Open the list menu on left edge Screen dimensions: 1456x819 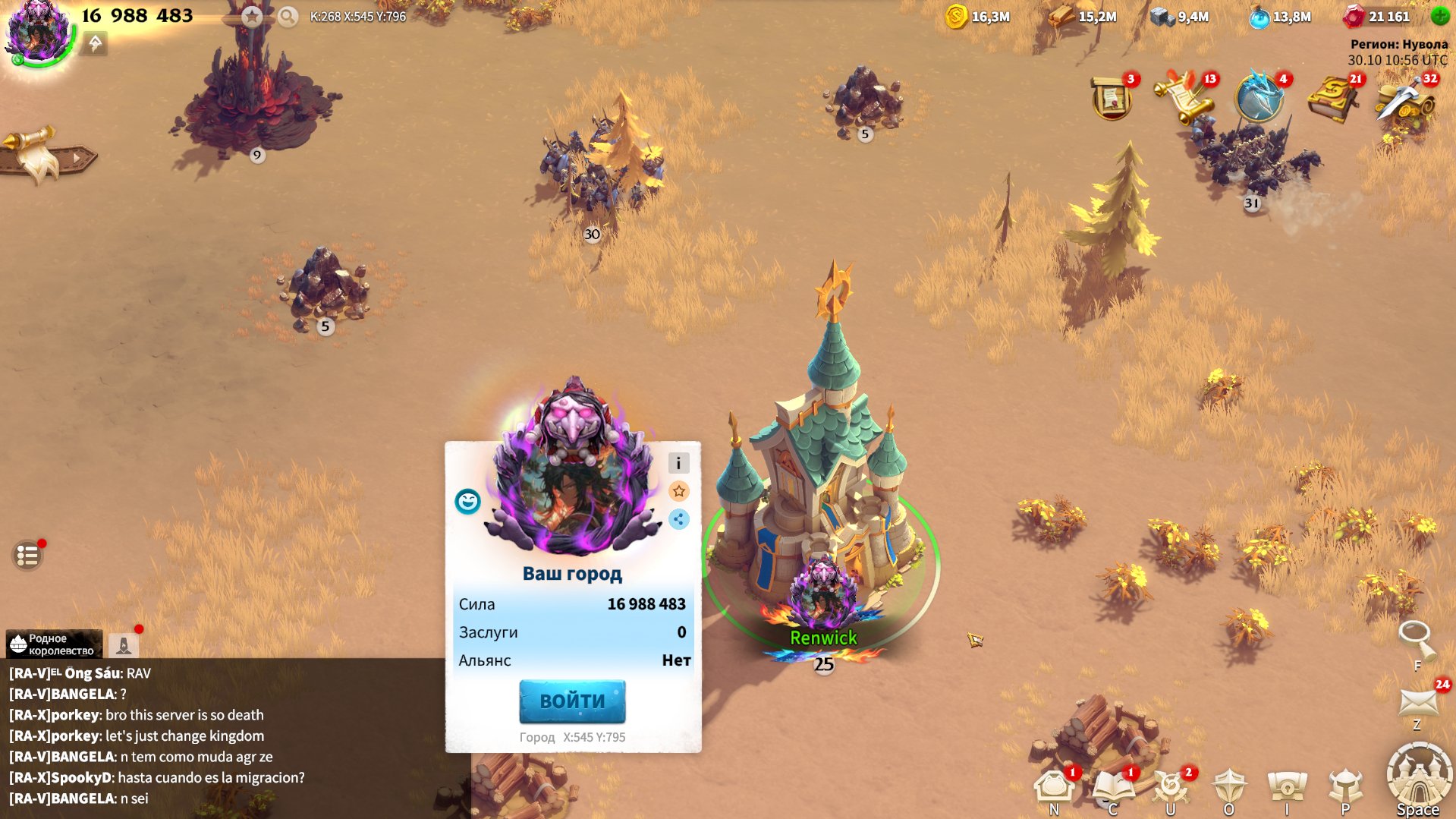[x=28, y=556]
